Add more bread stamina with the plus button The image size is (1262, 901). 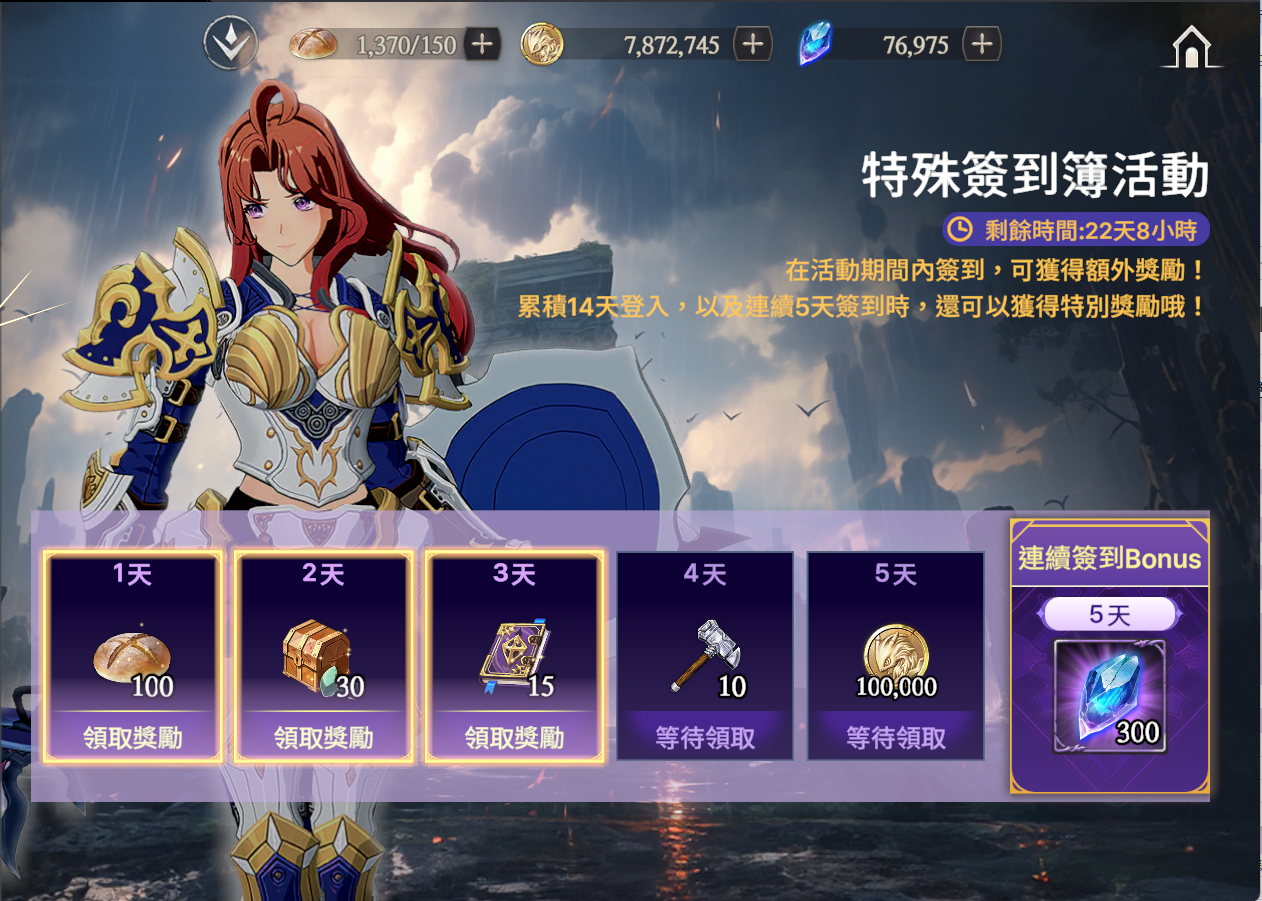[x=482, y=44]
